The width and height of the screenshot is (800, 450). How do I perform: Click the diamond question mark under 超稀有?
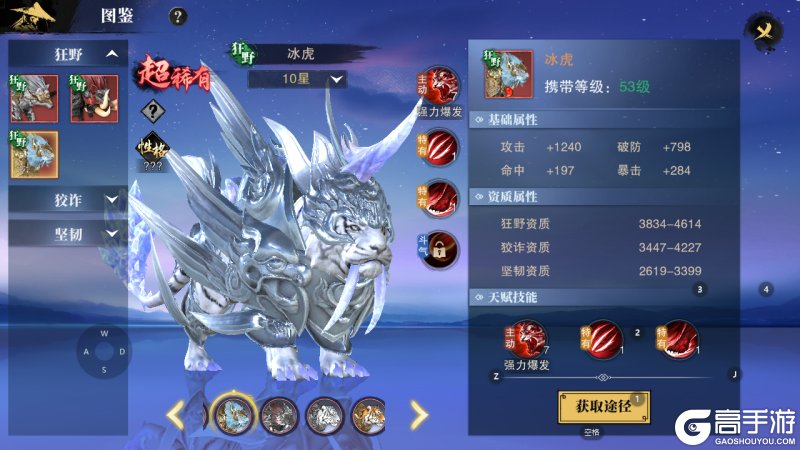coord(152,111)
